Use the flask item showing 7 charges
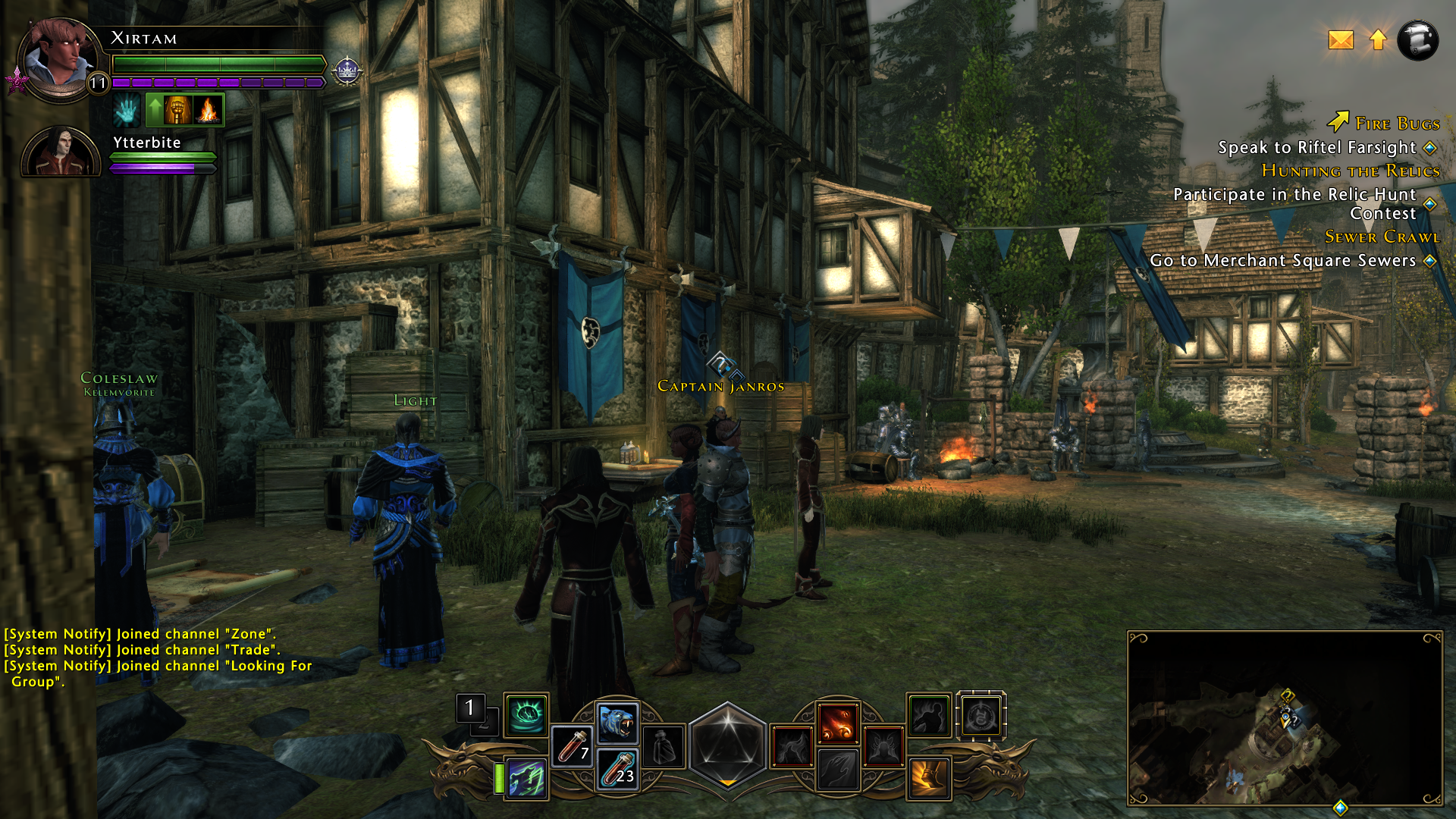 574,747
